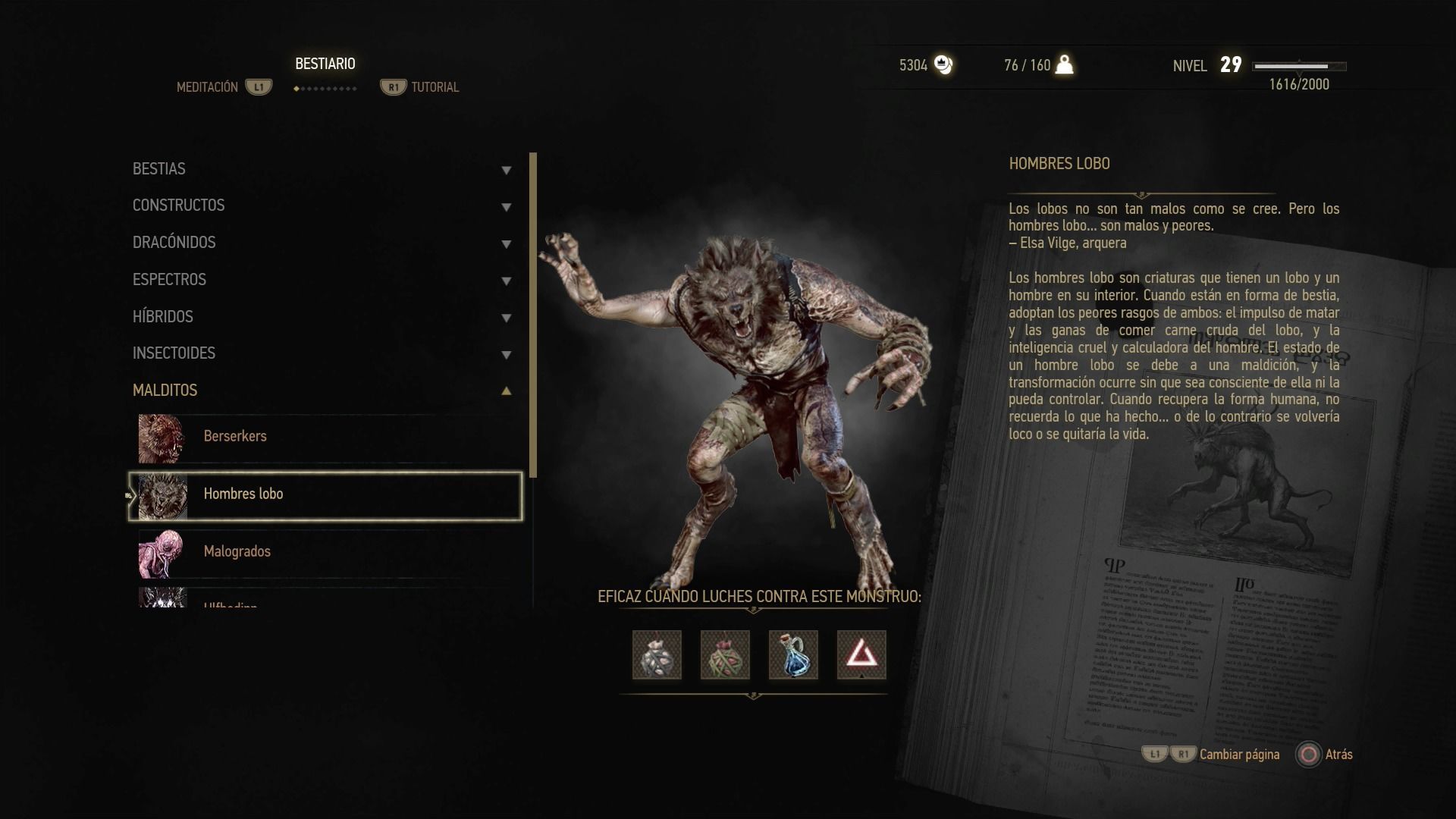Open the Dracónidos category
This screenshot has width=1456, height=819.
coord(322,243)
